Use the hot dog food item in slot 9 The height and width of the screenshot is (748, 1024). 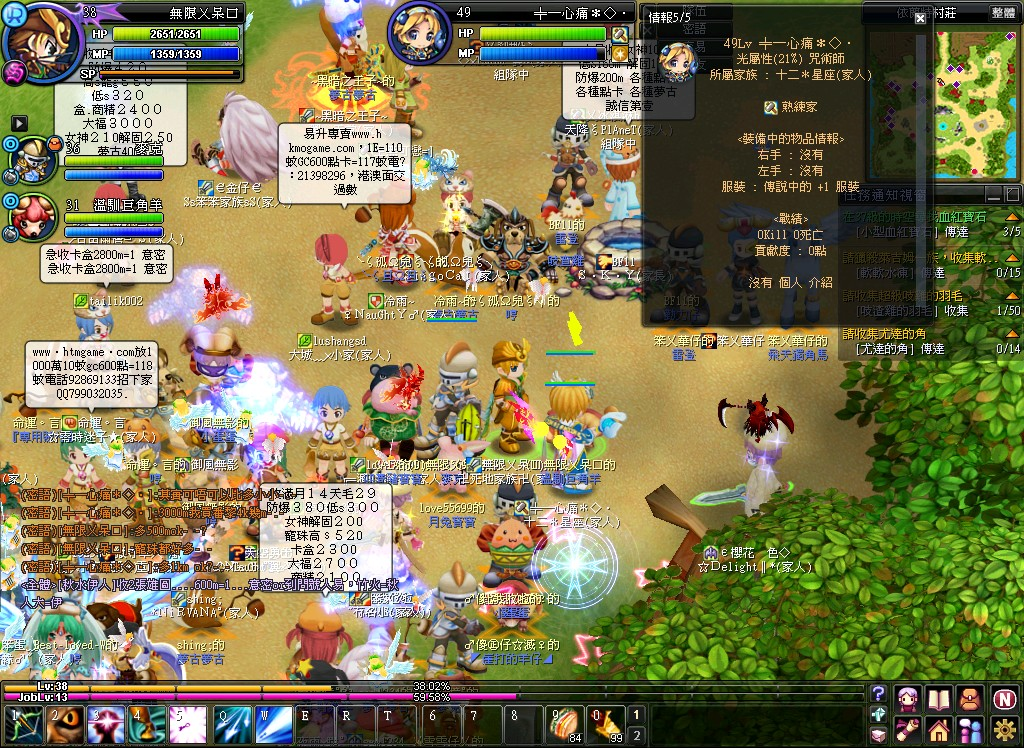click(567, 722)
